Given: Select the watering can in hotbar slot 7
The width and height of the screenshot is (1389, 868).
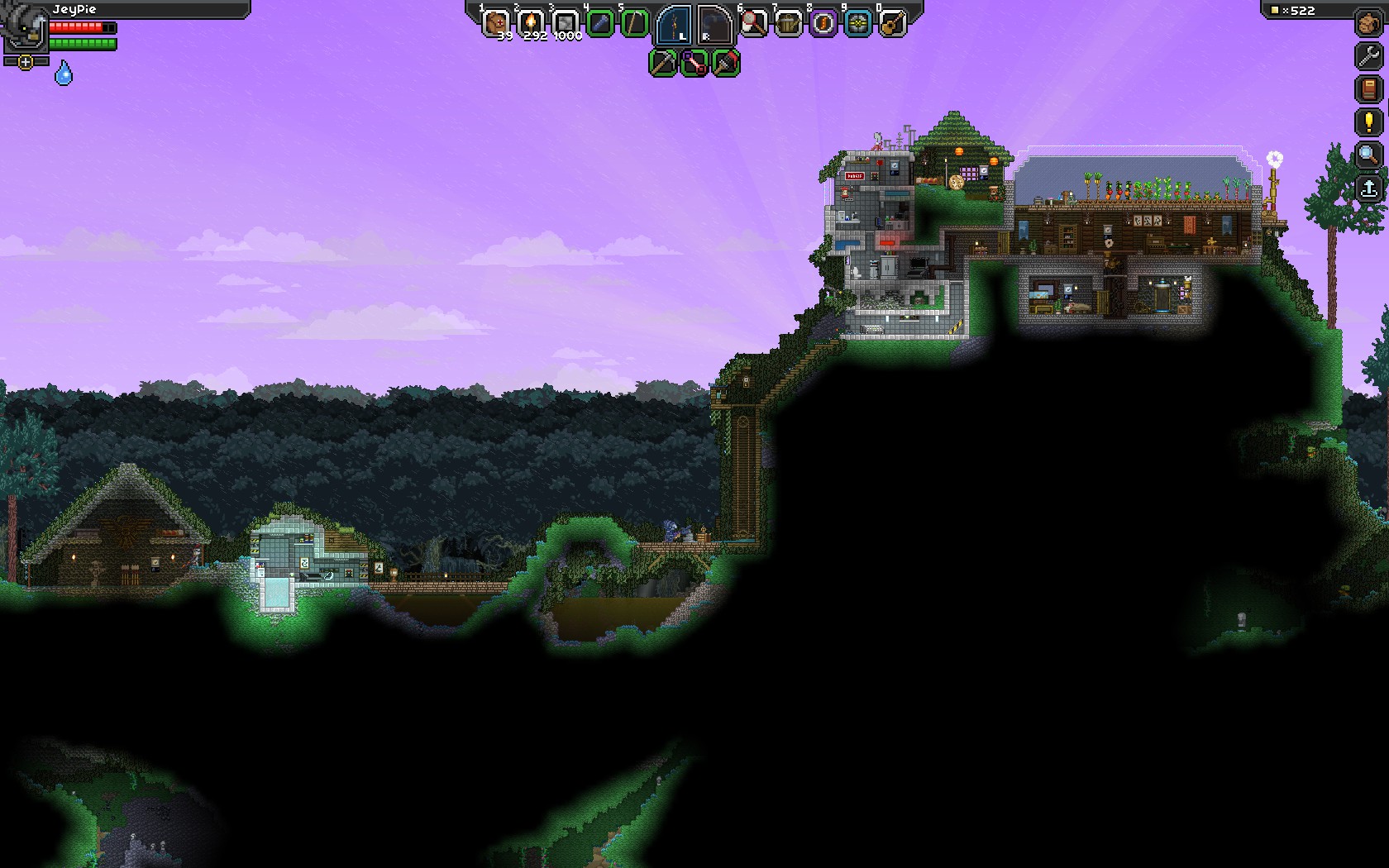Looking at the screenshot, I should [789, 22].
